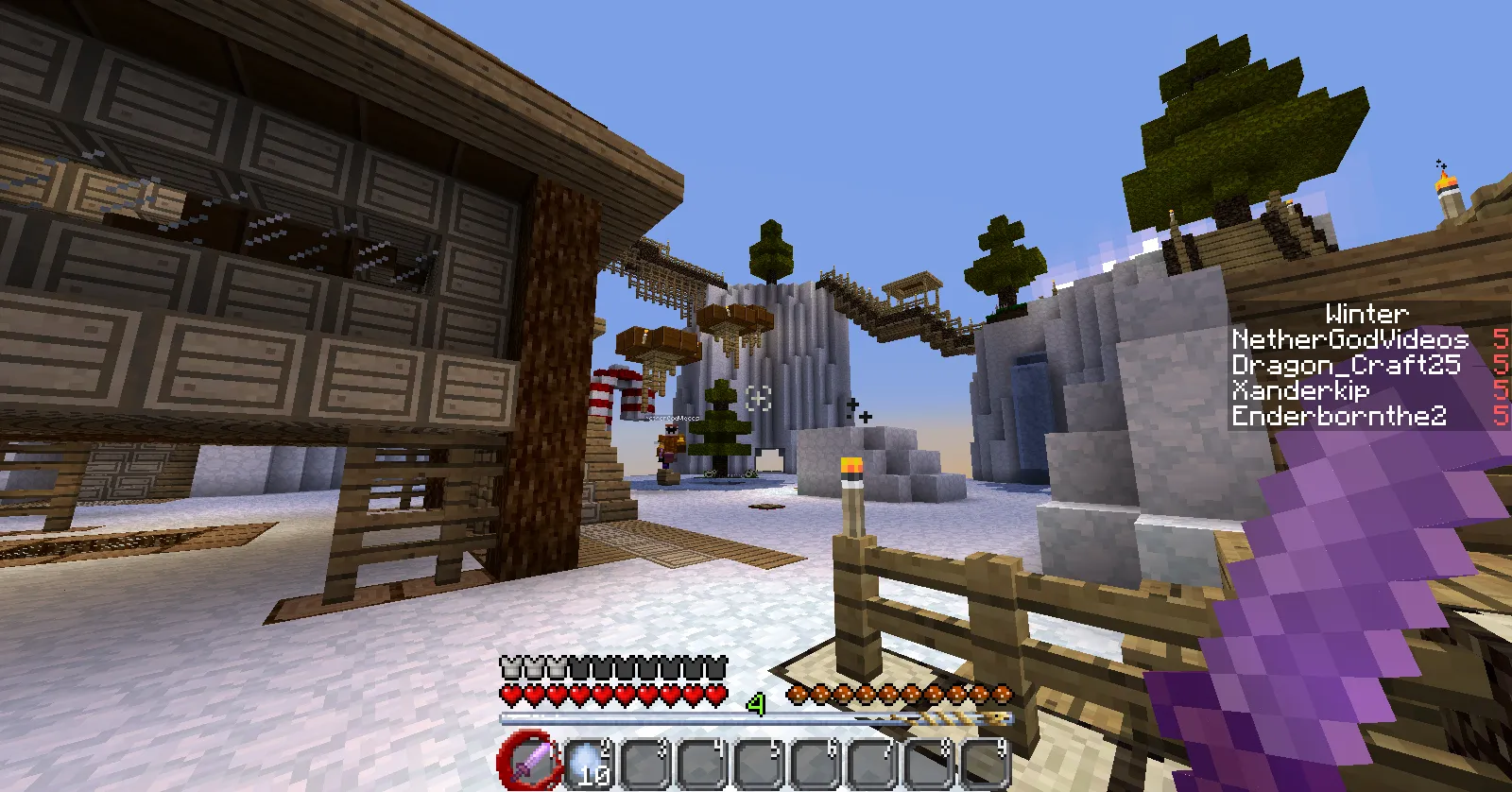
Task: Click the crosshair in the screen center
Action: 756,396
